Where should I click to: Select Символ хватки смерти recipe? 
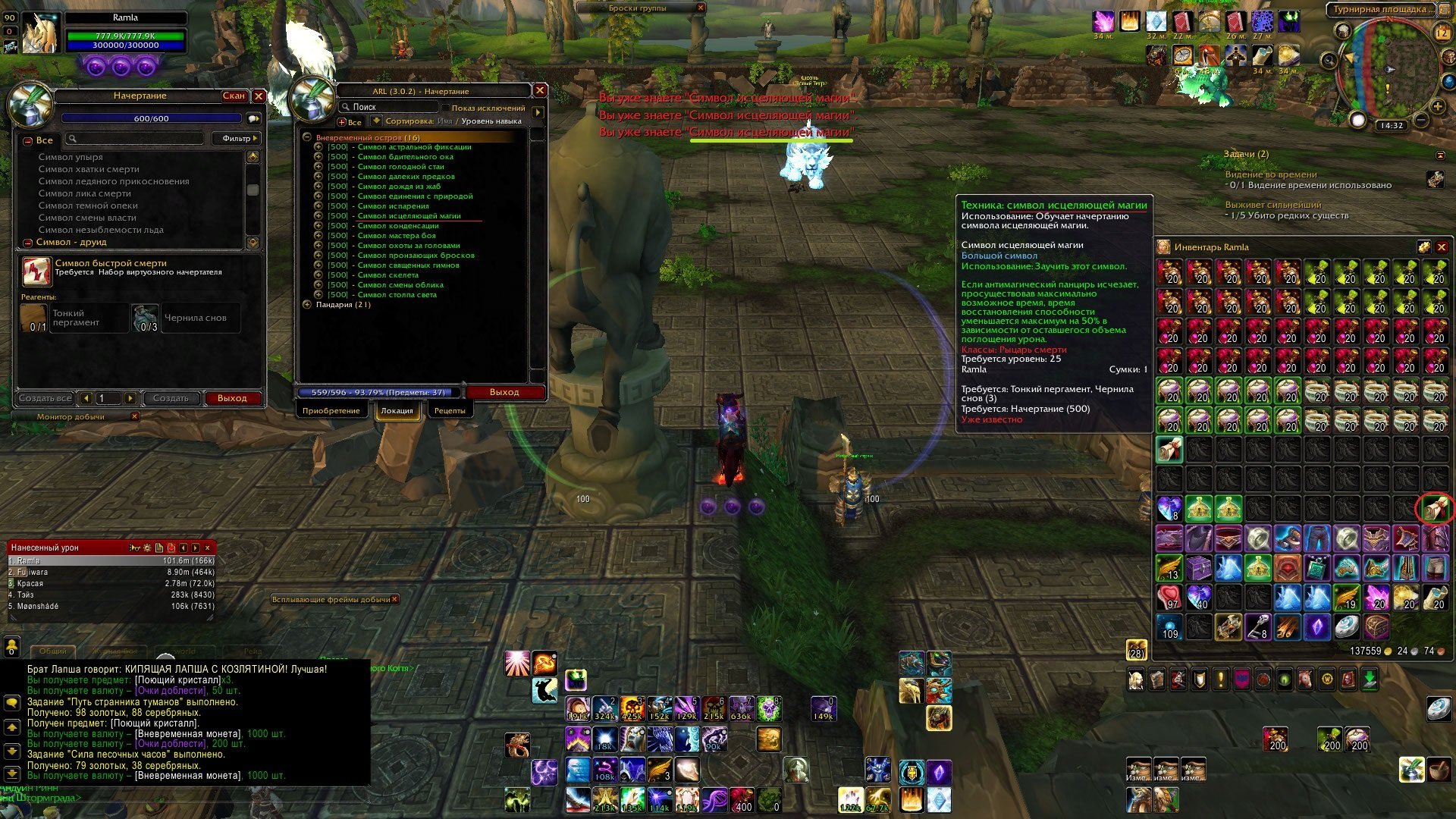pyautogui.click(x=89, y=169)
